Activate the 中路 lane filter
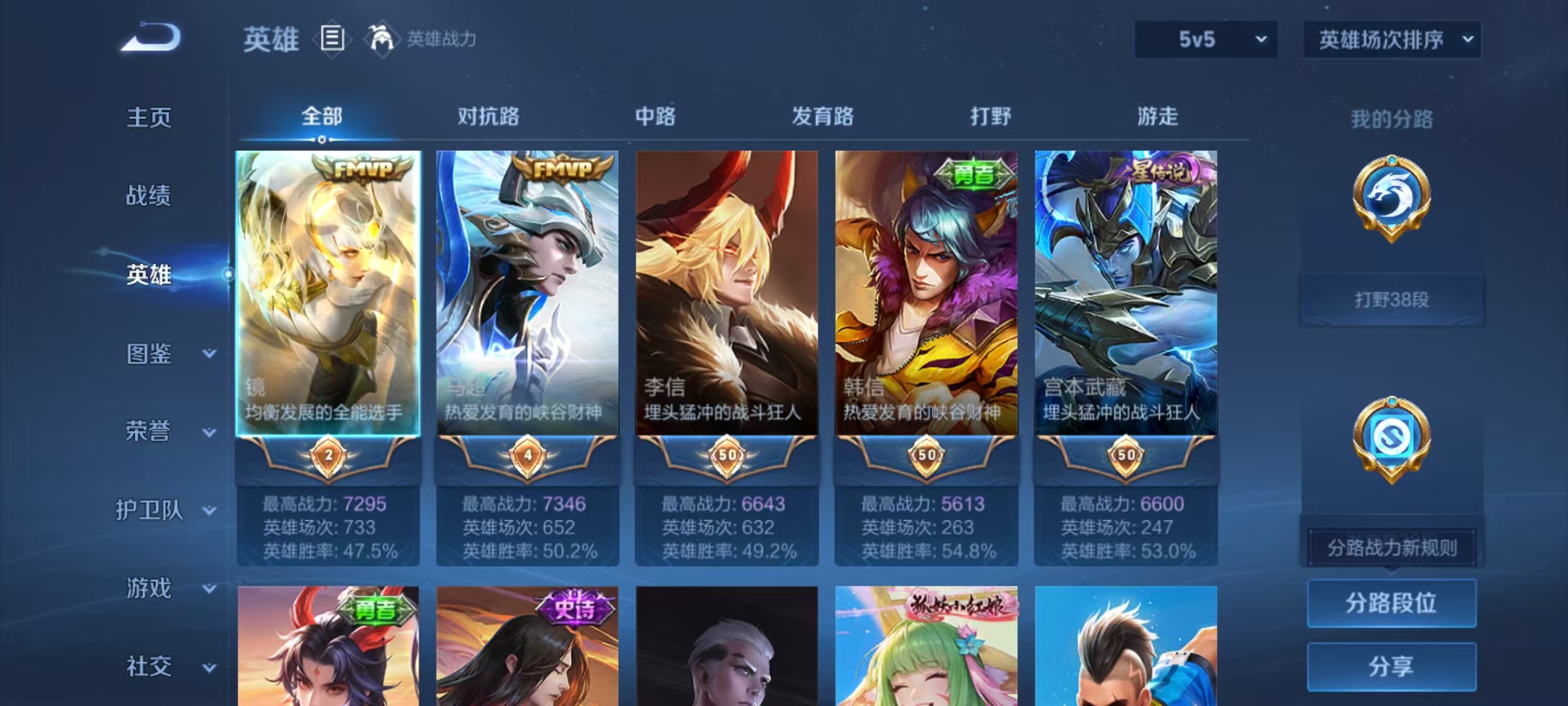Viewport: 1568px width, 706px height. pos(655,116)
